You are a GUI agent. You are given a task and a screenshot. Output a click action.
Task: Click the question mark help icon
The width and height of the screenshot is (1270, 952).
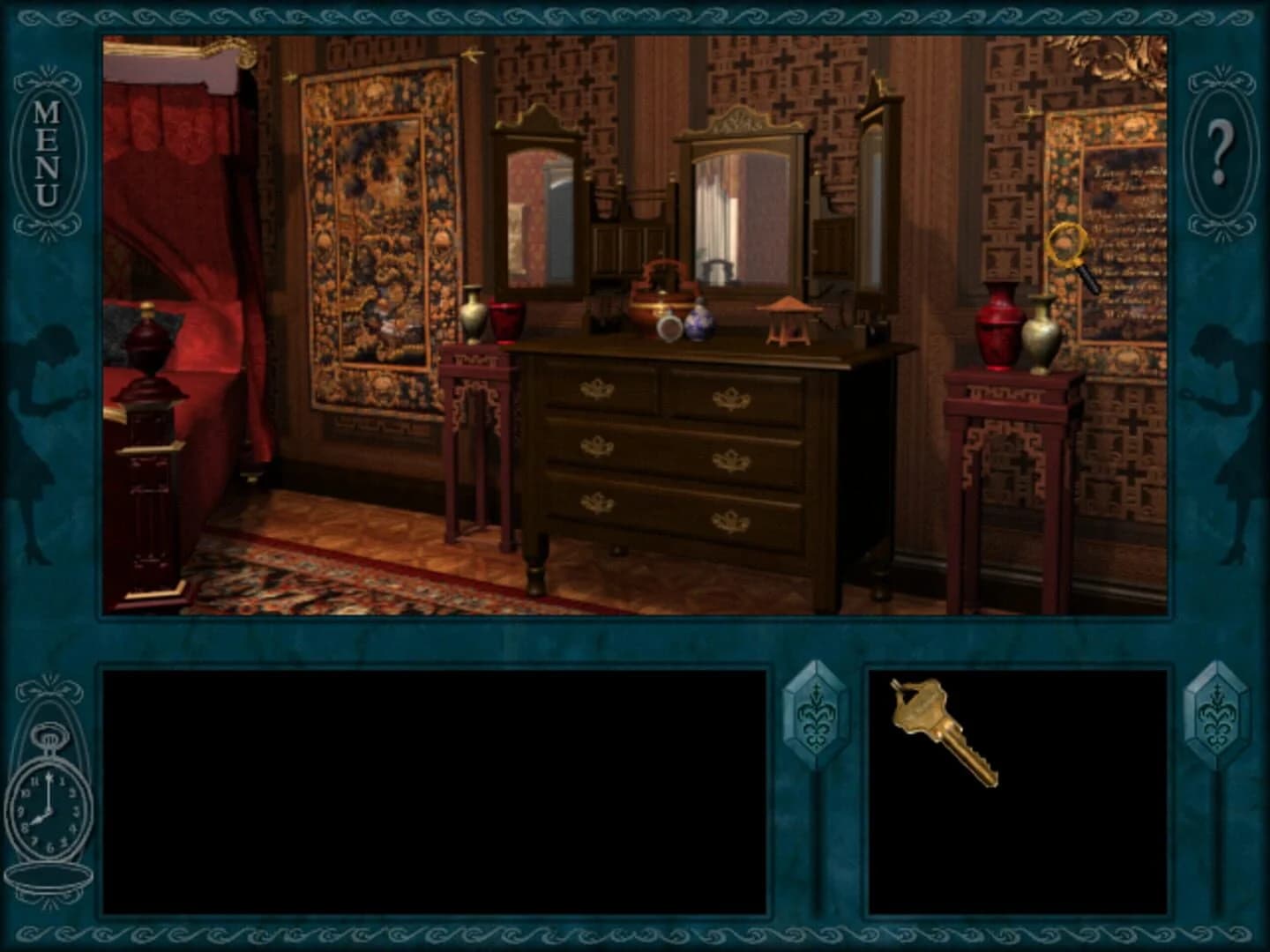pos(1220,152)
